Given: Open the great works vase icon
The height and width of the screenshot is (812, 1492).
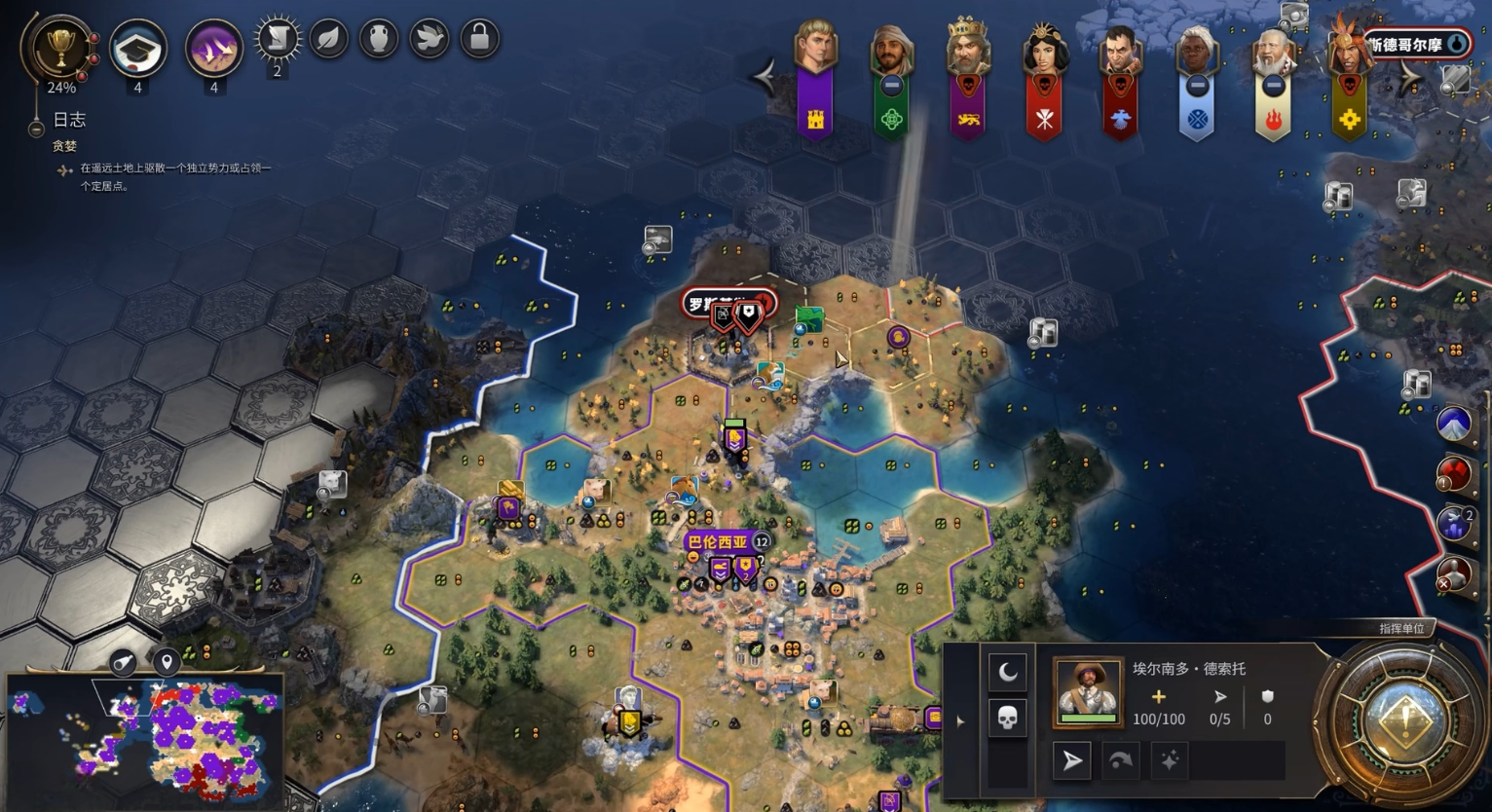Looking at the screenshot, I should click(x=380, y=40).
